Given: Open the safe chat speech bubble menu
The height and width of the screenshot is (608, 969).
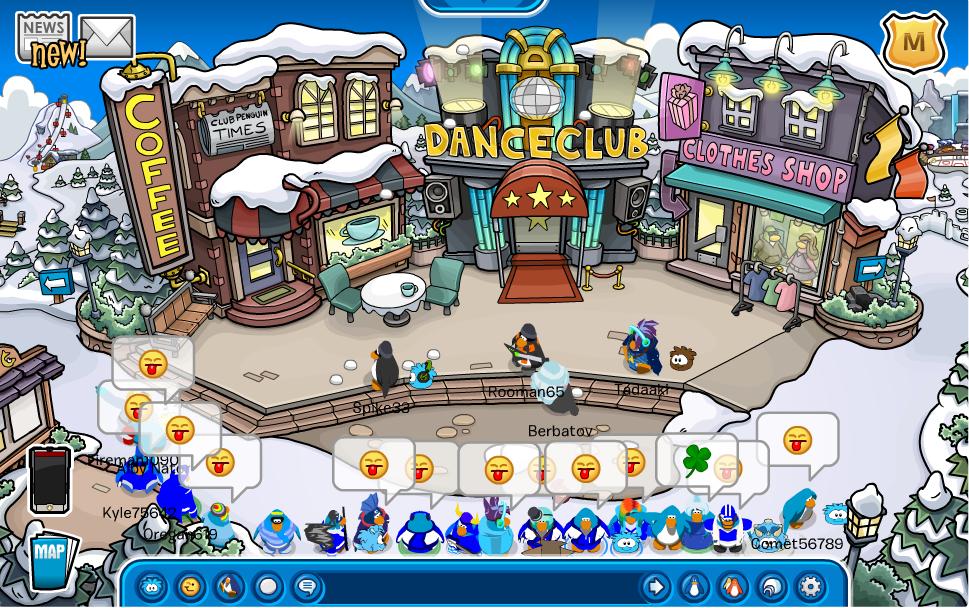Looking at the screenshot, I should [307, 587].
